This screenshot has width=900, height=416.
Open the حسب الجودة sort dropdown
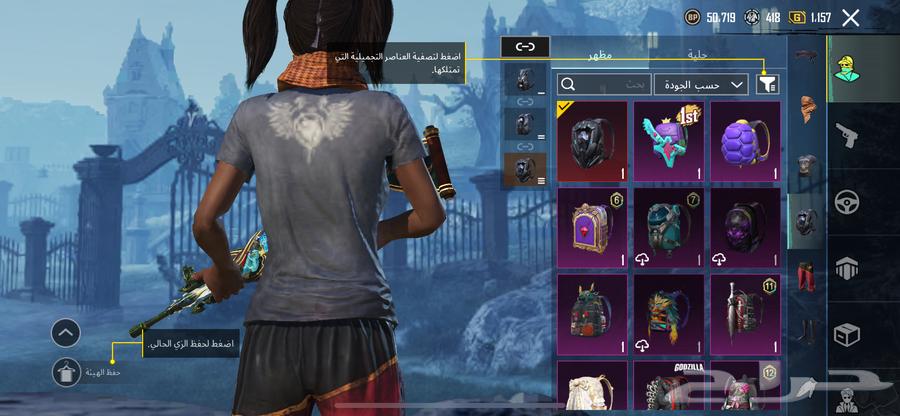coord(700,85)
